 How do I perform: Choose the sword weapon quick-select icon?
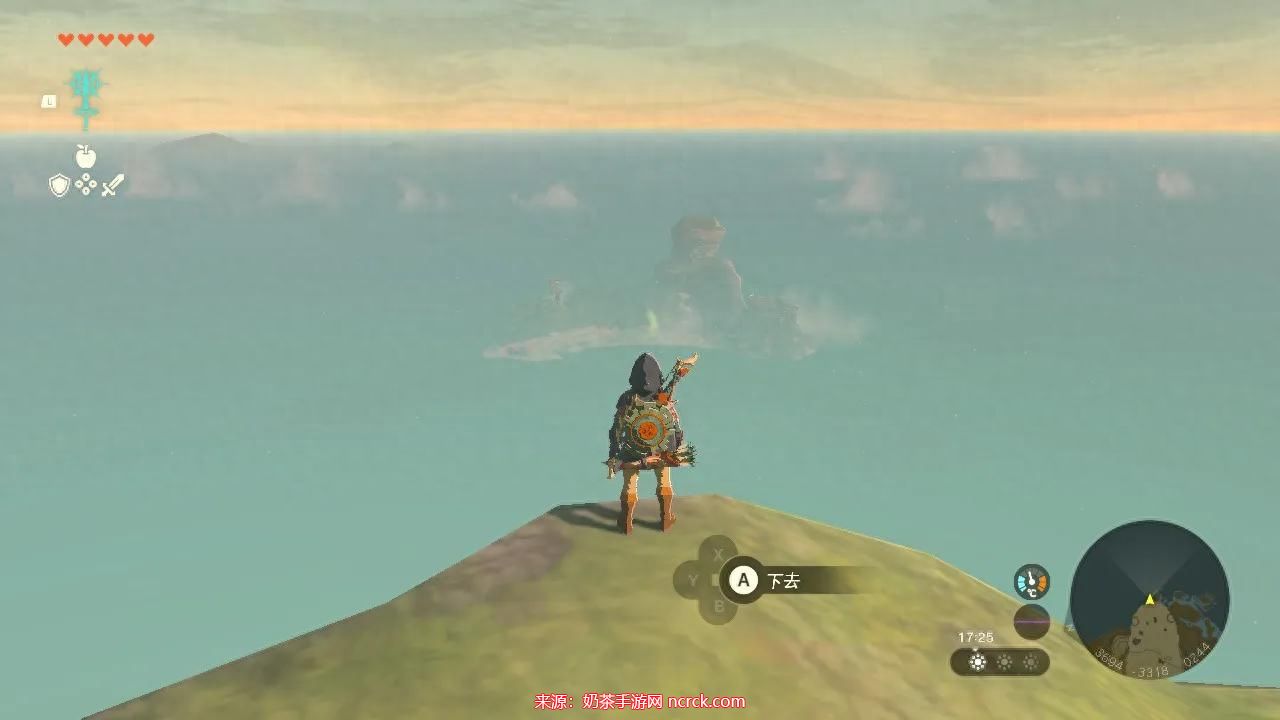(x=113, y=185)
